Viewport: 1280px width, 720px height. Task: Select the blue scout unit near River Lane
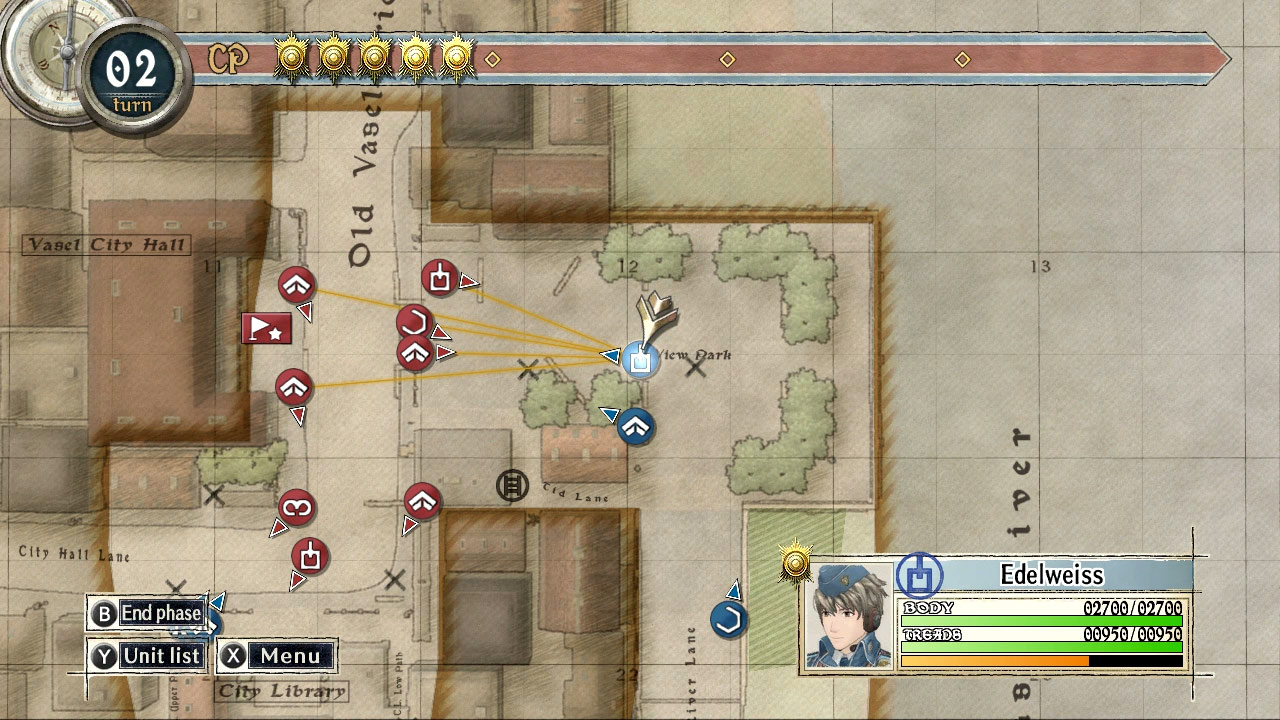729,618
